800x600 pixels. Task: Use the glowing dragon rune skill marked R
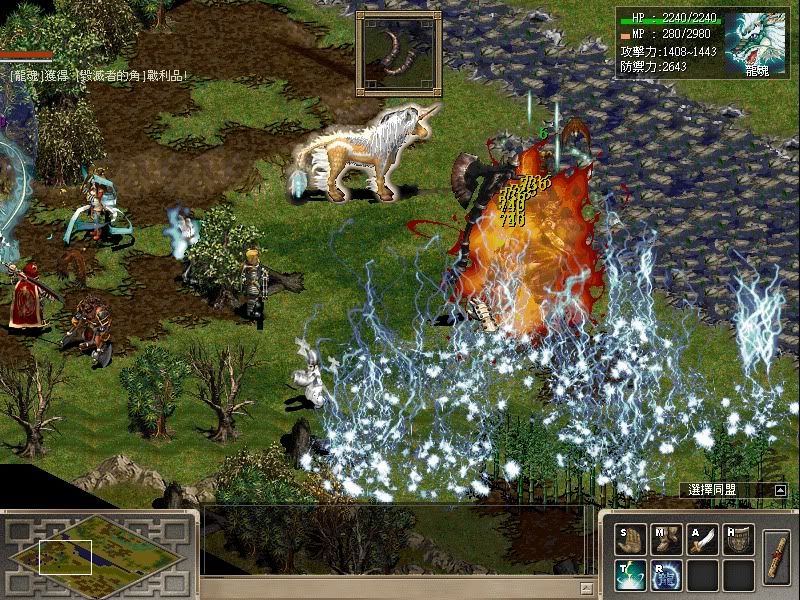coord(666,575)
